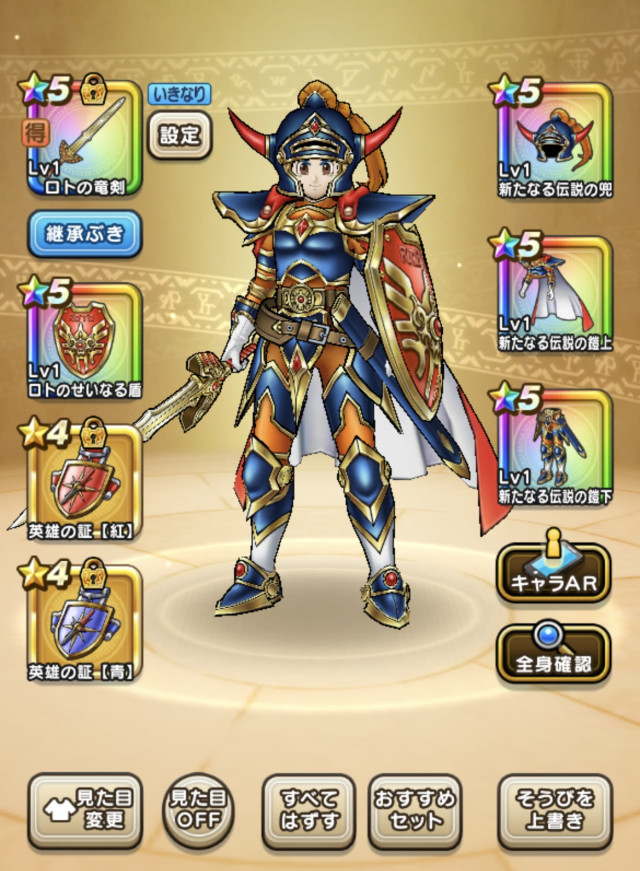Viewport: 640px width, 871px height.
Task: Open the 設定 button
Action: (x=180, y=136)
